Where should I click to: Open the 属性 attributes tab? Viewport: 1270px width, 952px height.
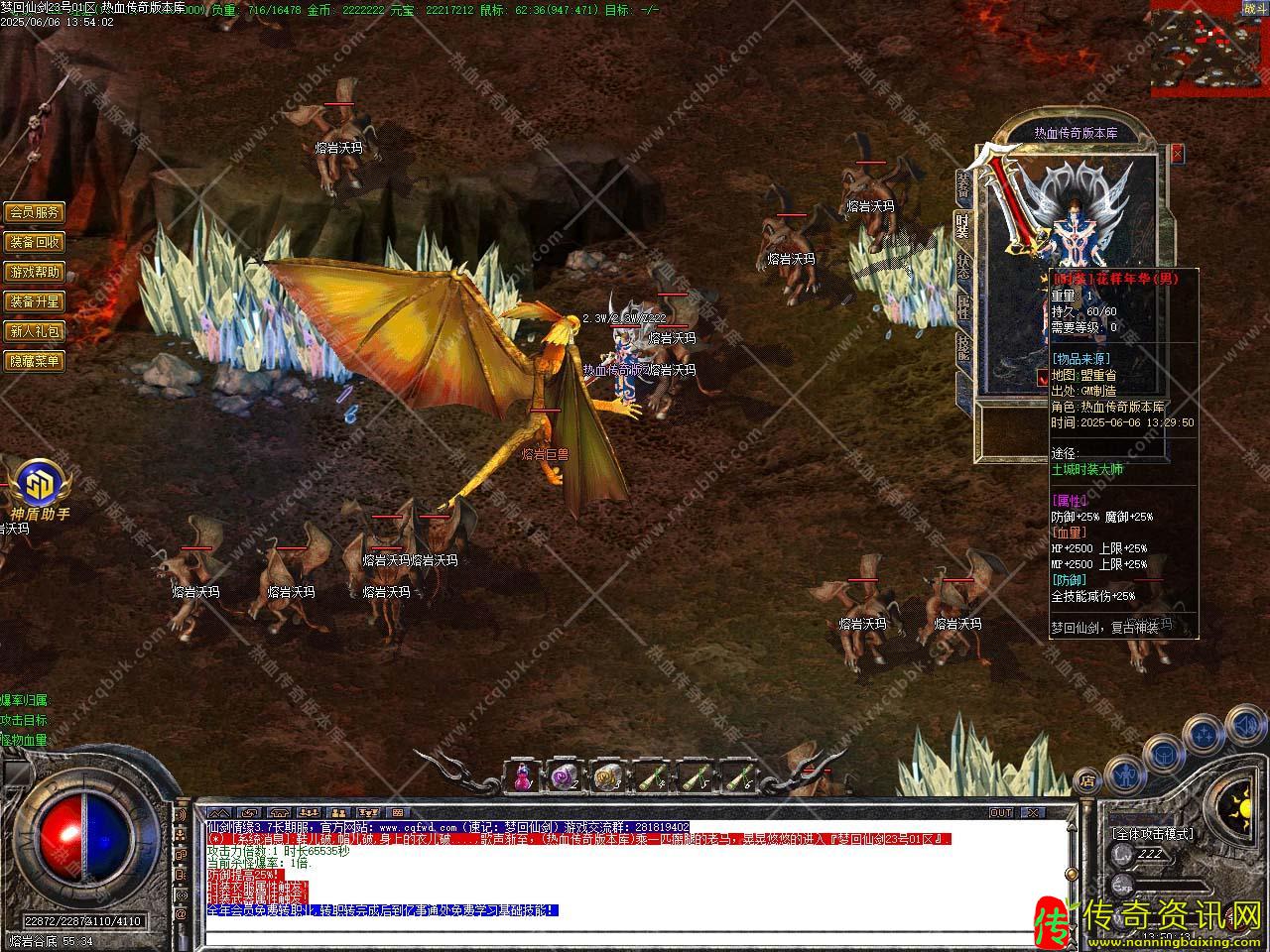pos(962,306)
